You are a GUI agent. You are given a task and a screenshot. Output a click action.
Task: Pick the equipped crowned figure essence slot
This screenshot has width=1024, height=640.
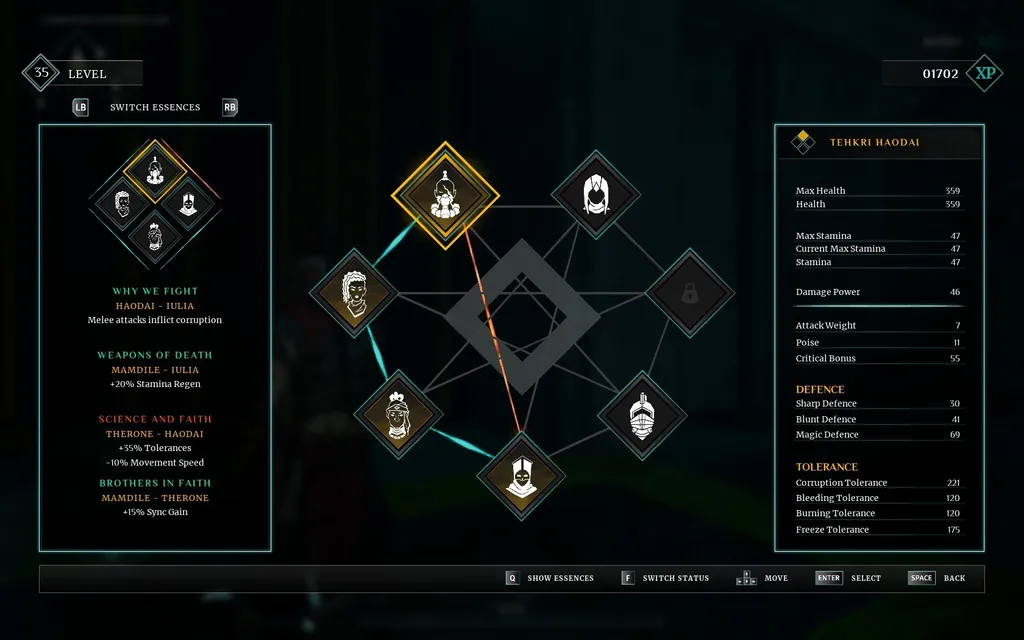pos(155,236)
